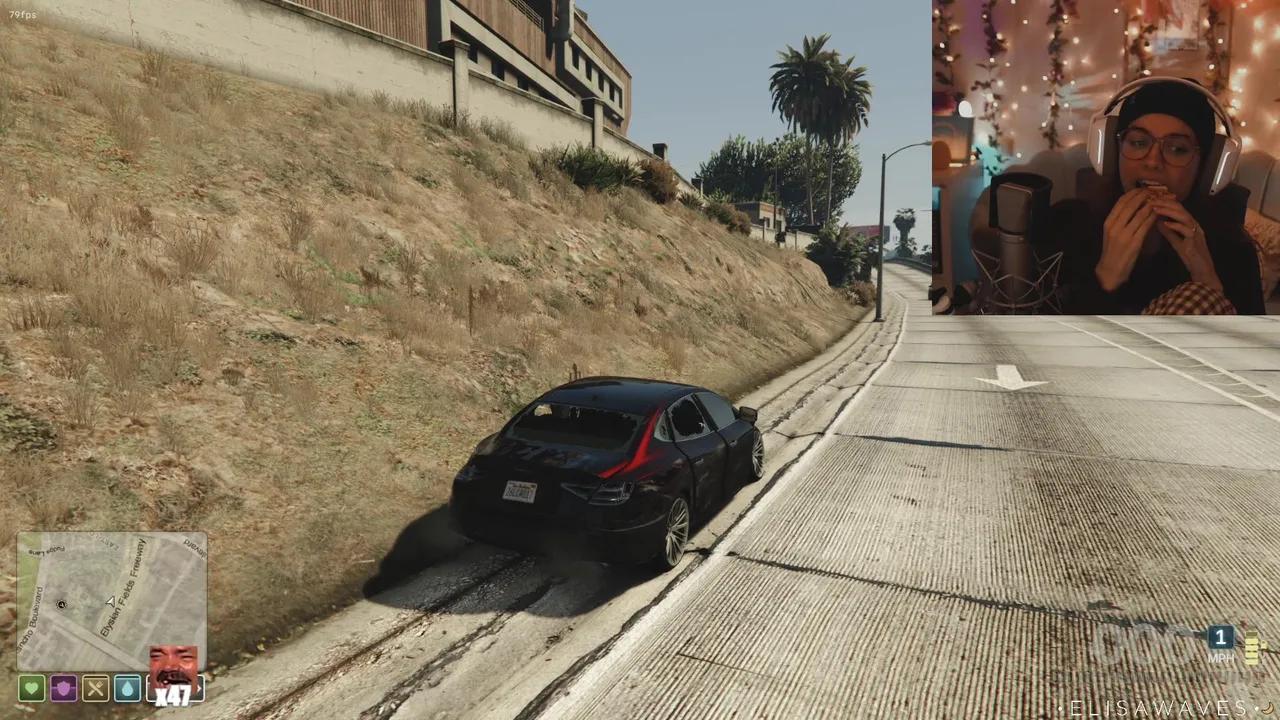1280x720 pixels.
Task: Click the blue thirst droplet icon
Action: pyautogui.click(x=128, y=688)
